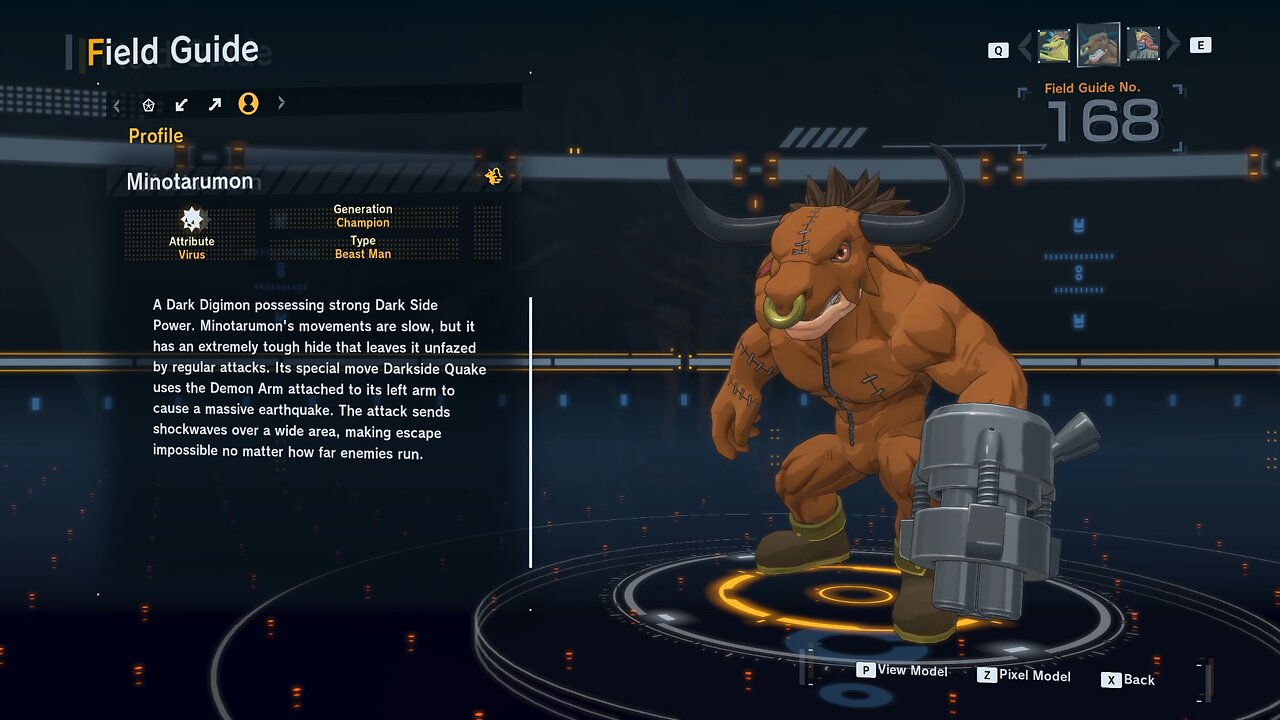
Task: Switch to the pentagon stats tab
Action: point(149,104)
